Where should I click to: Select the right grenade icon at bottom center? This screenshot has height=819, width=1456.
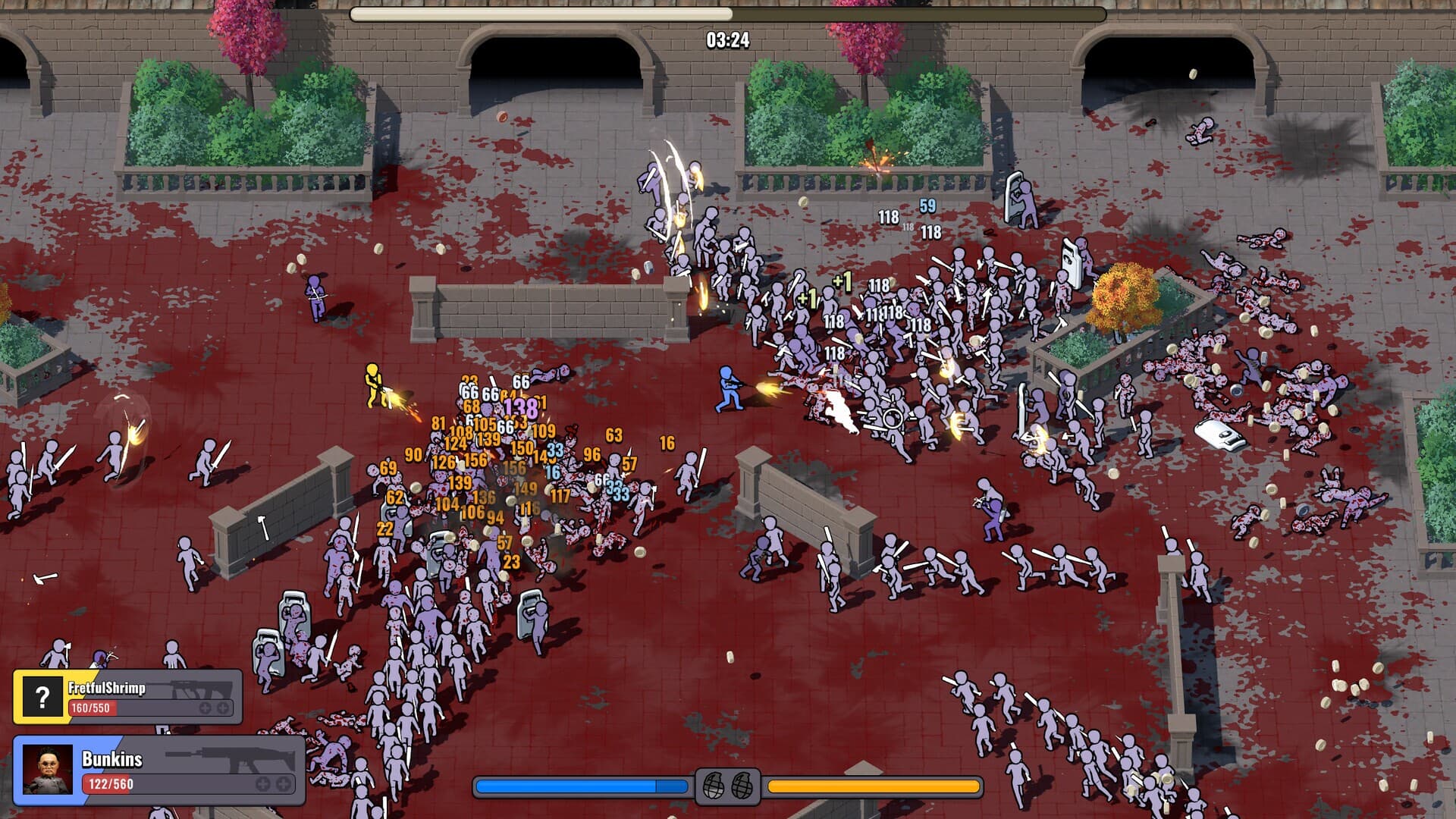742,786
